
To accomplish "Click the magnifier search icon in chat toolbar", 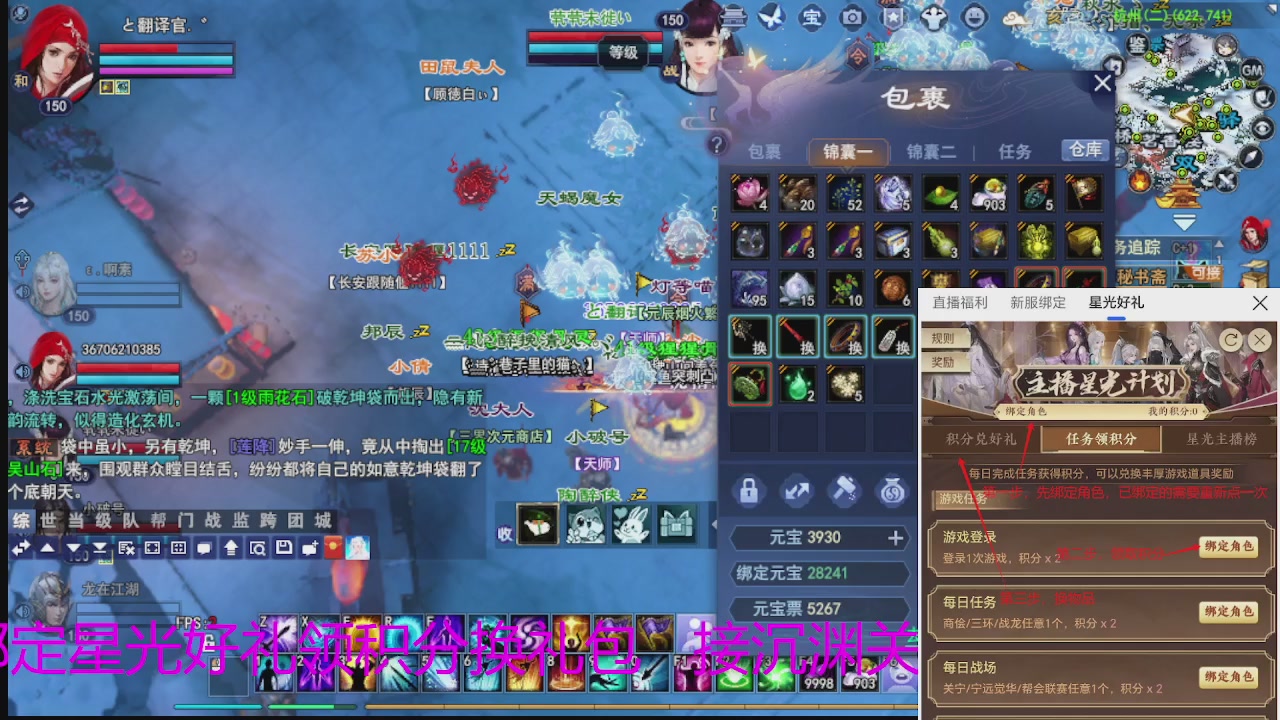I will (257, 548).
